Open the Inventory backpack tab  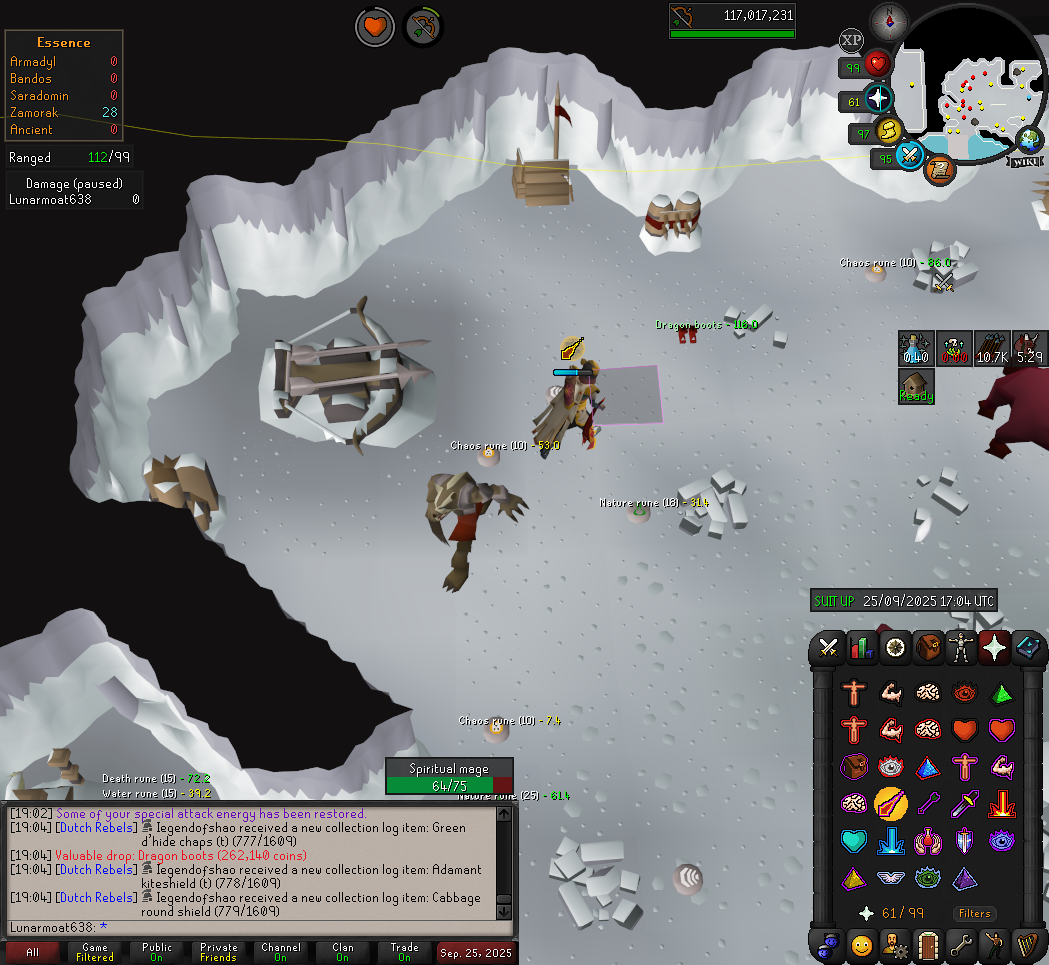click(x=928, y=648)
